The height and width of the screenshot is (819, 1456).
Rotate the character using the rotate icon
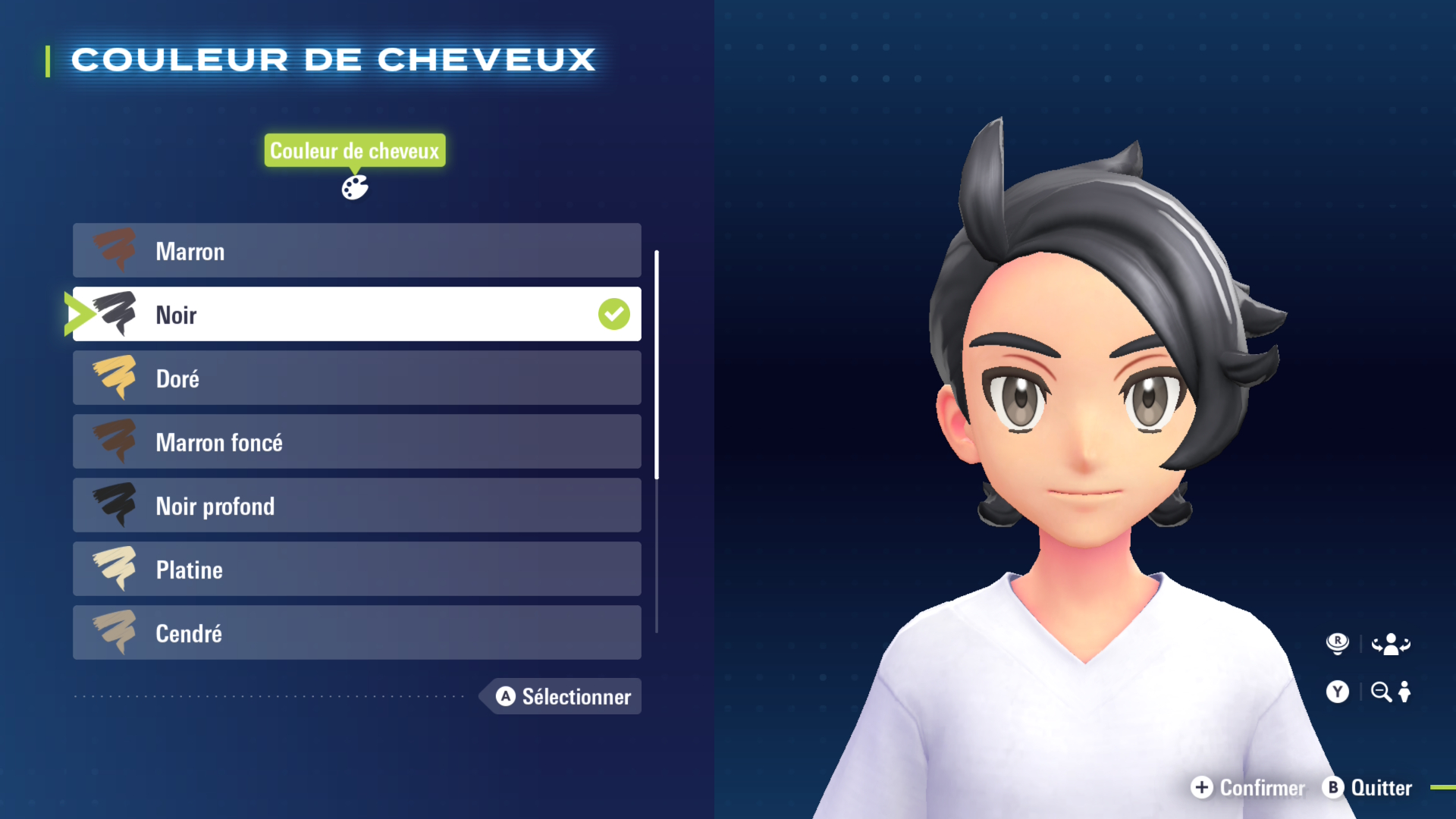1390,645
